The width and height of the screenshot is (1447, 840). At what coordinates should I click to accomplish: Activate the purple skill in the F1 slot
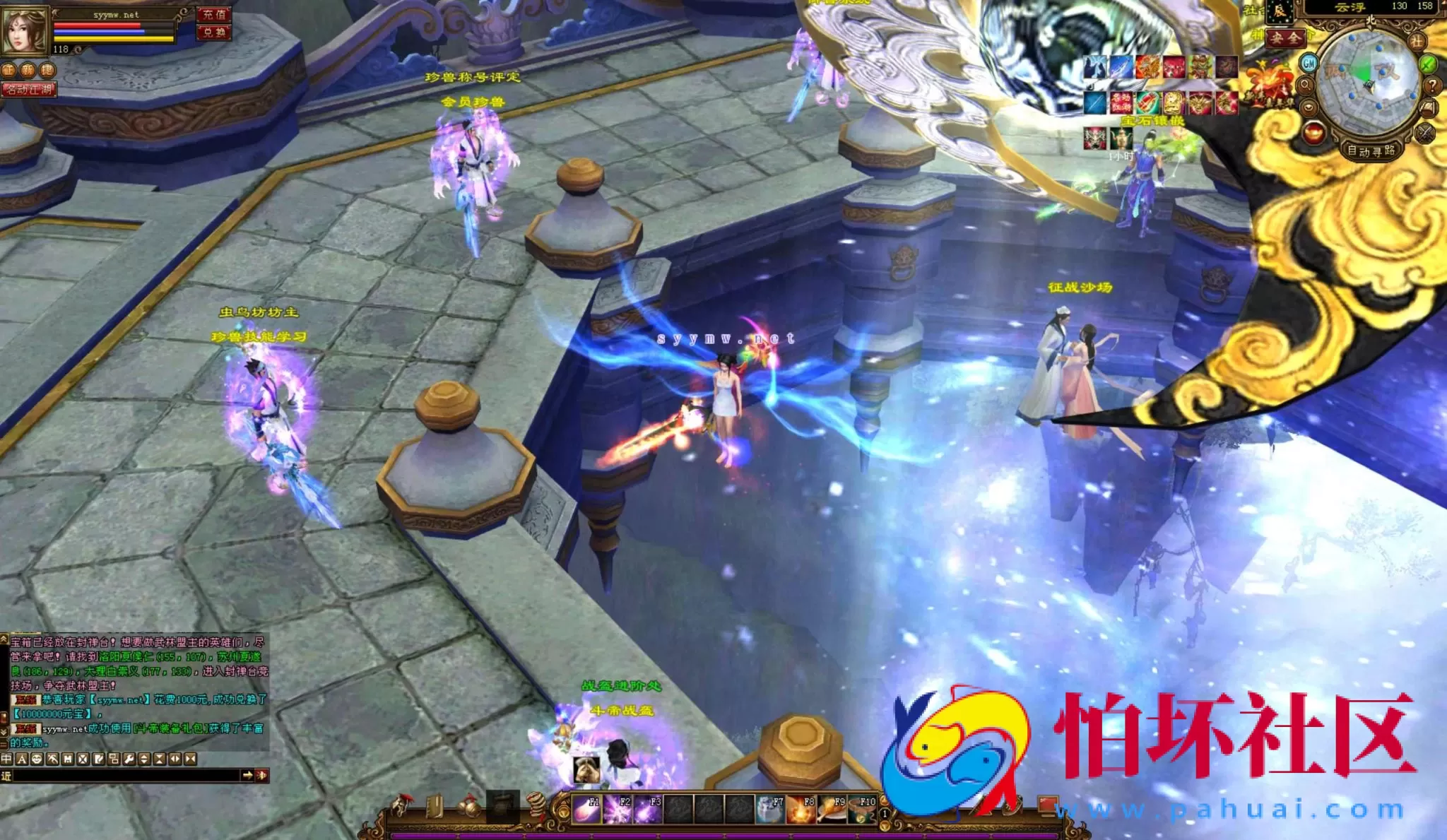585,808
